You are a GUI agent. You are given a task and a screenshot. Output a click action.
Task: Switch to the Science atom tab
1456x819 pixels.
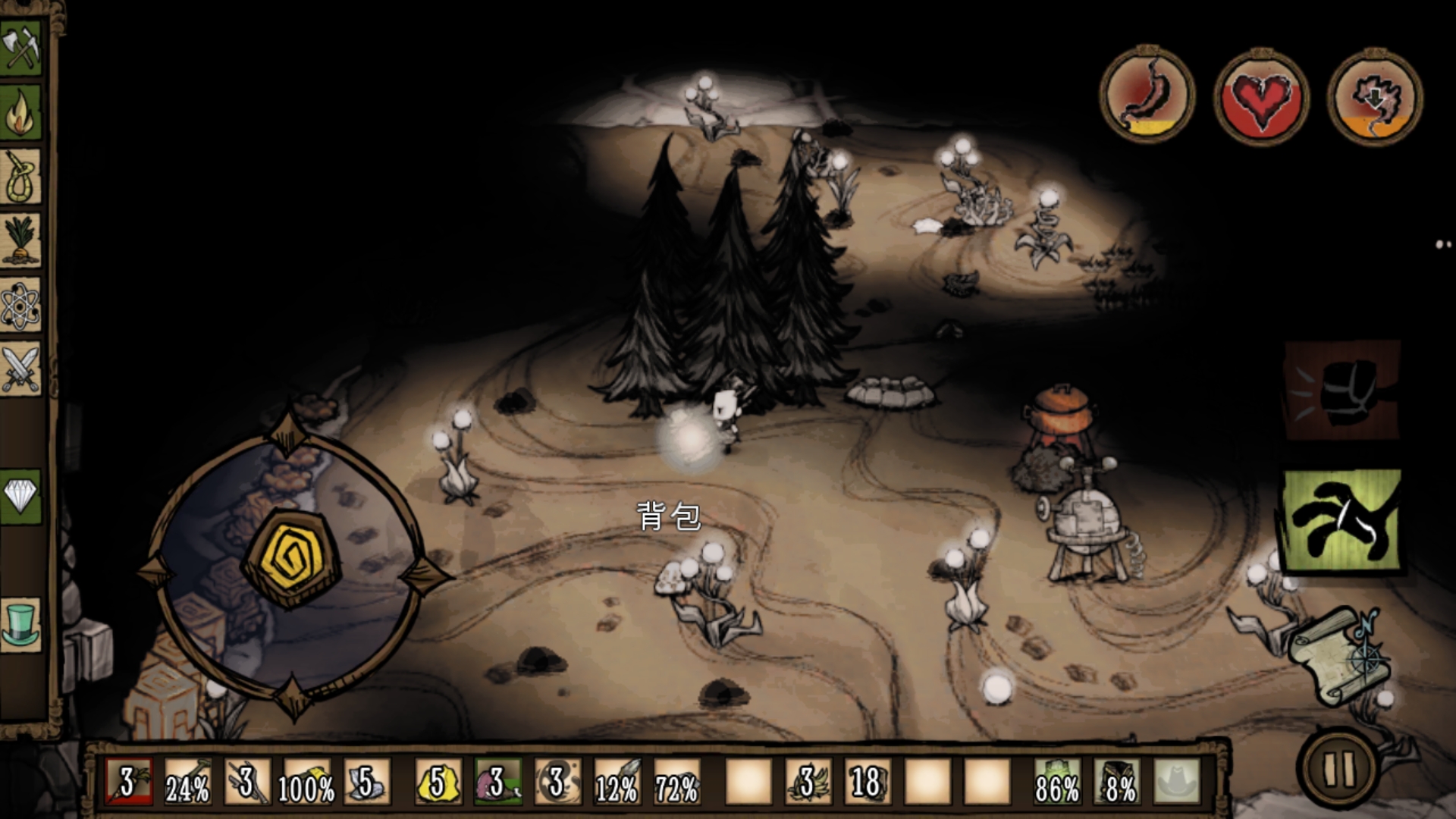21,306
